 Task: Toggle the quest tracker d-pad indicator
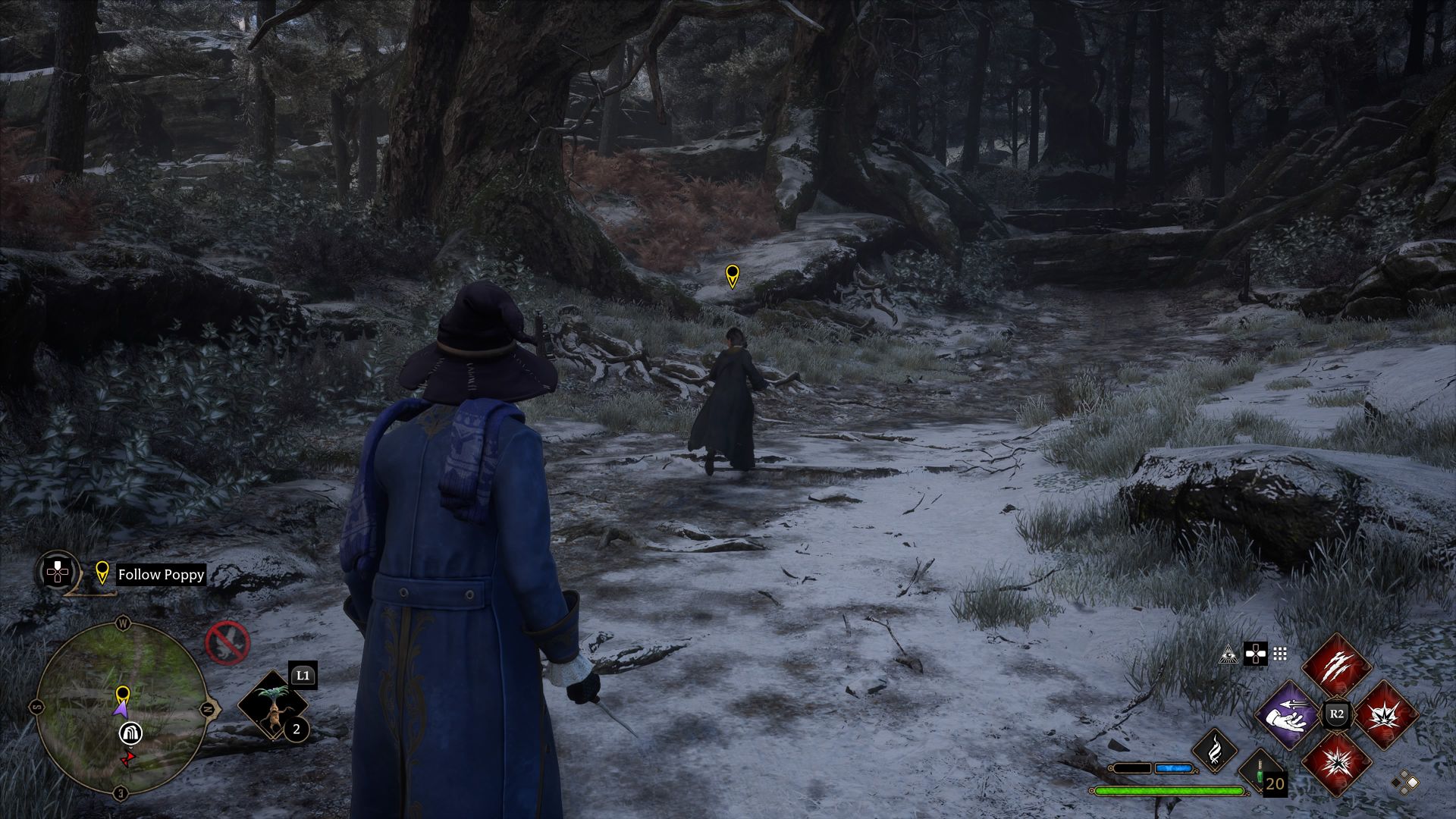58,573
